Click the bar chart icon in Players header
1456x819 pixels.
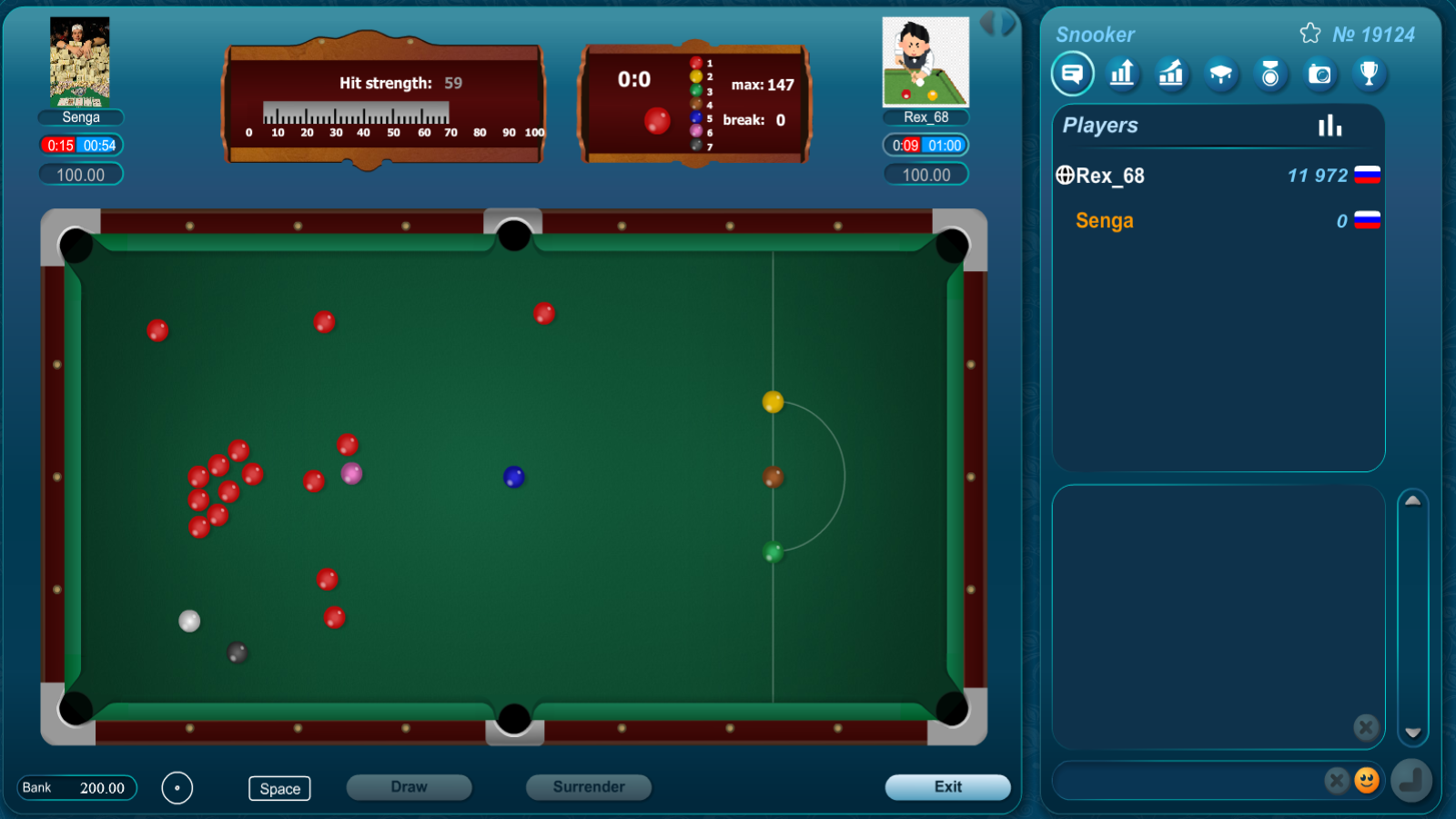pyautogui.click(x=1330, y=126)
